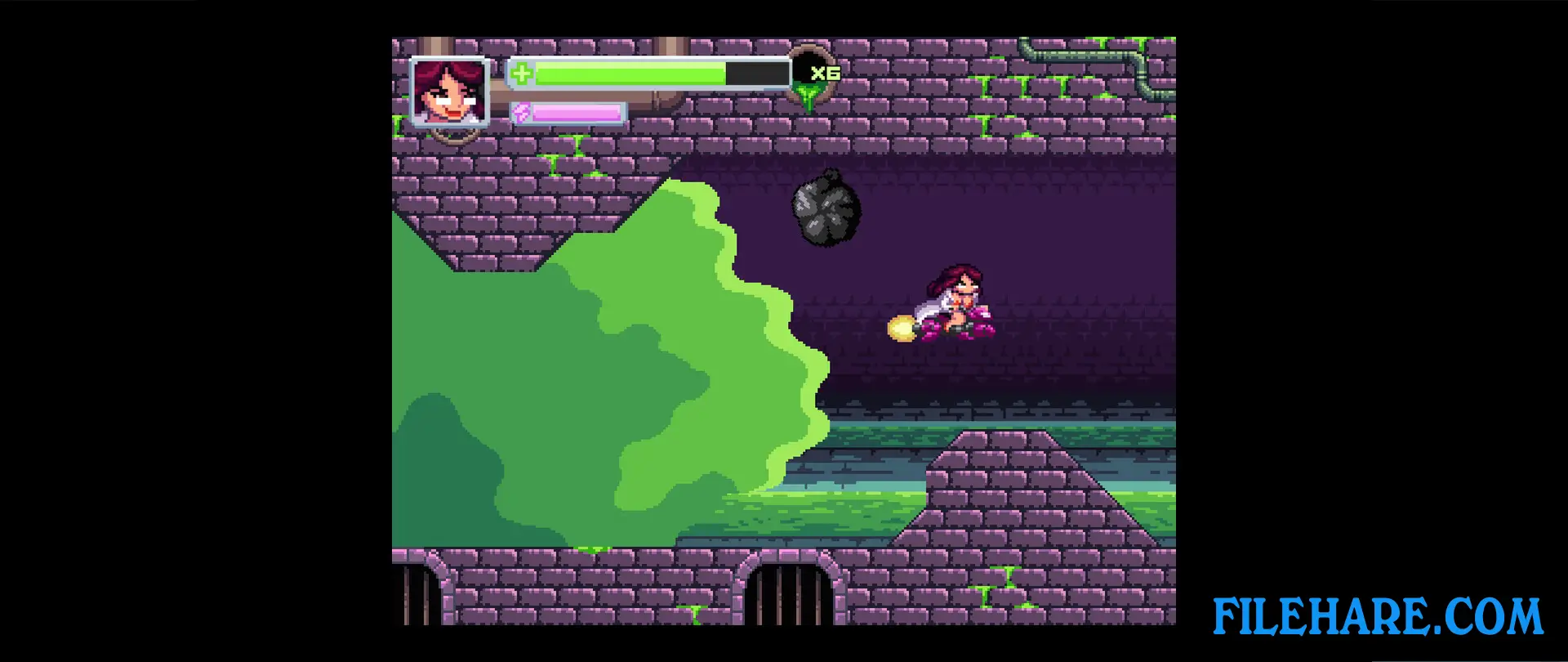1568x662 pixels.
Task: Click the X6 multiplier counter
Action: 825,73
